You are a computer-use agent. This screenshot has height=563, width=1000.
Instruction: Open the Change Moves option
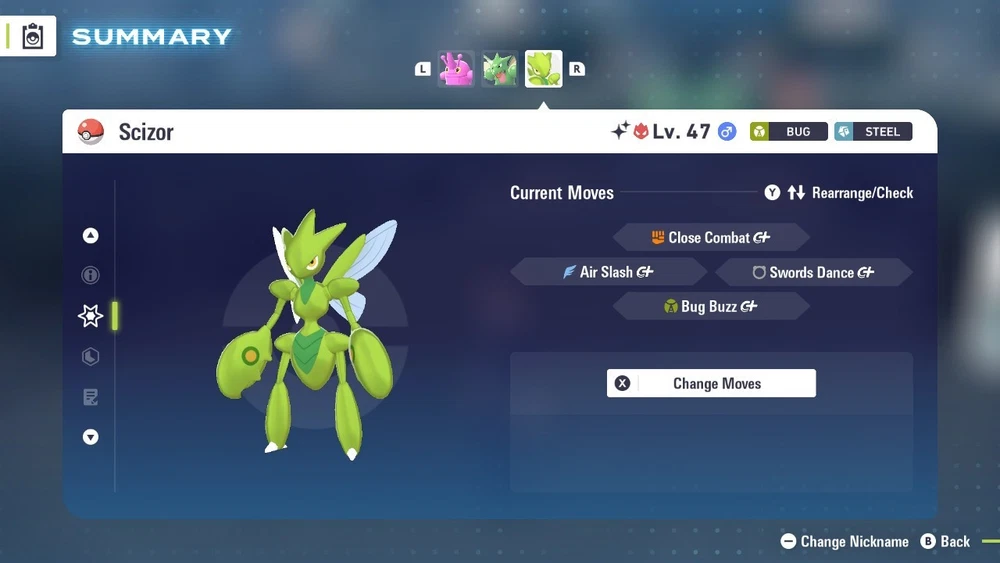711,383
